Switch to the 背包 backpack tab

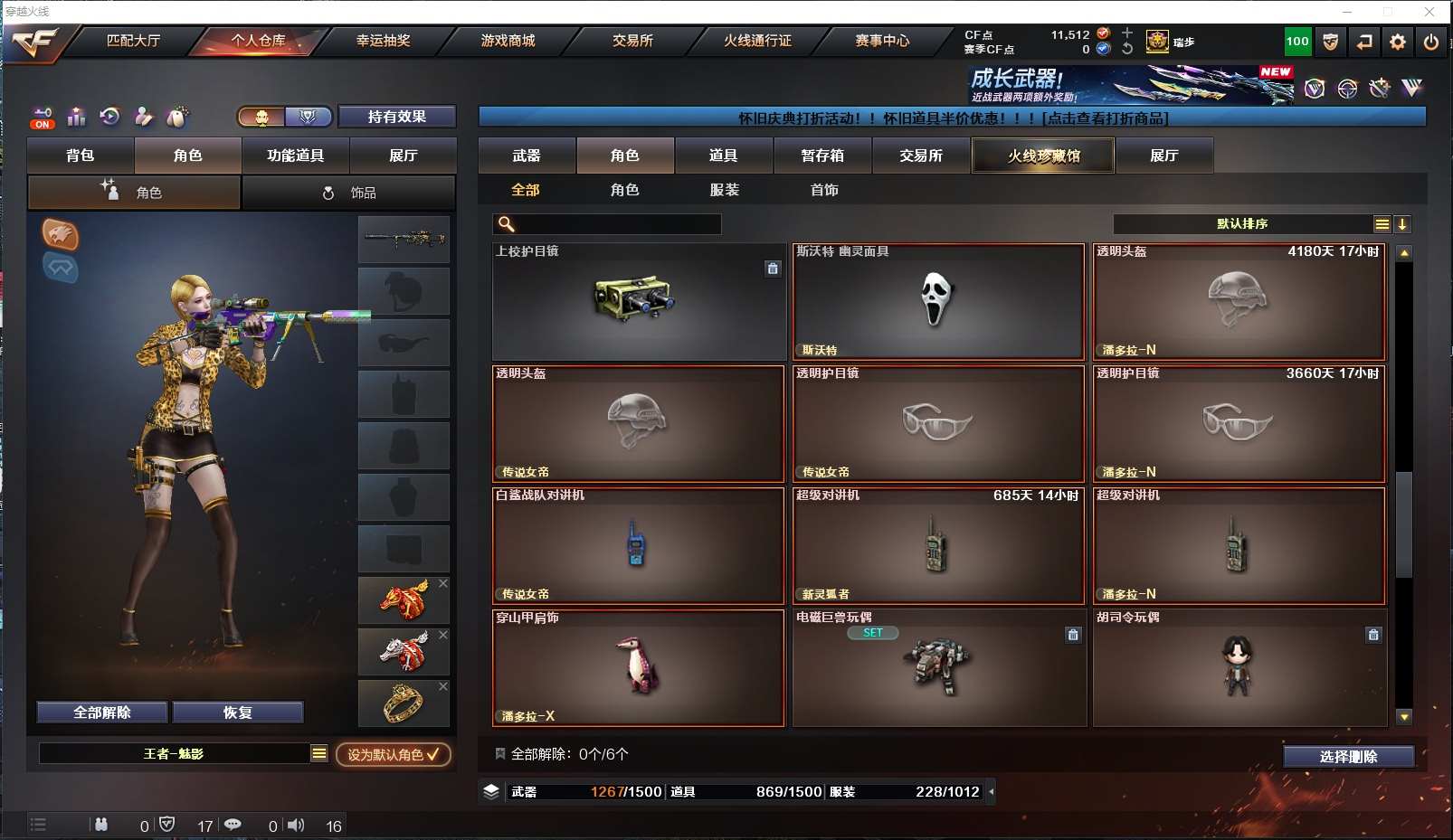tap(81, 156)
